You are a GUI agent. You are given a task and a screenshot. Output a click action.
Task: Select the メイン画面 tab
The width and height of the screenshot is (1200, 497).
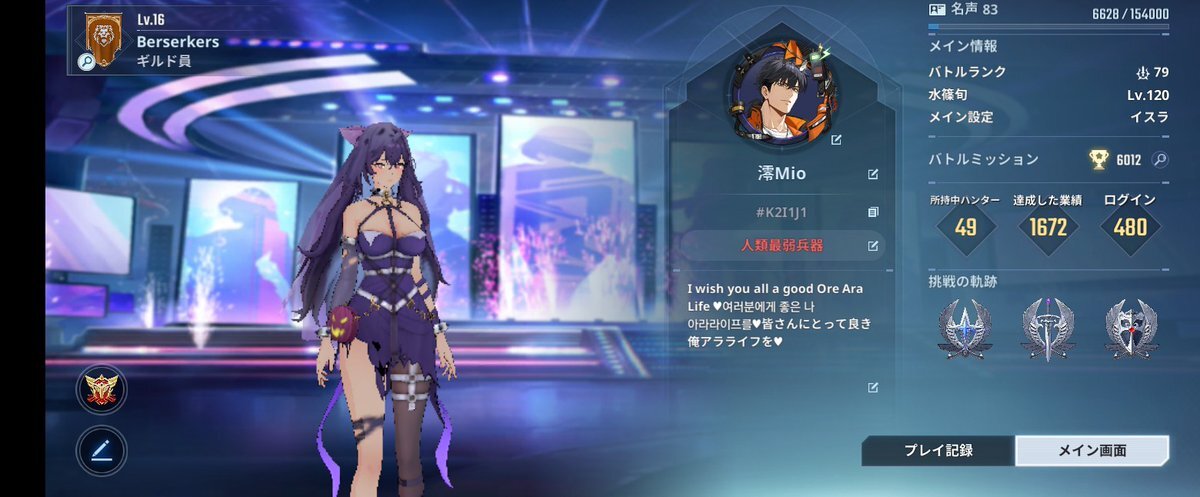(x=1092, y=451)
